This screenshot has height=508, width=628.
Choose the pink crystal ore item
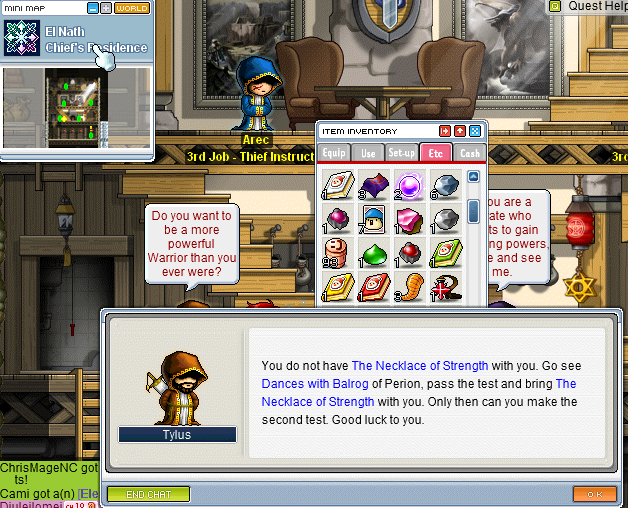[407, 219]
